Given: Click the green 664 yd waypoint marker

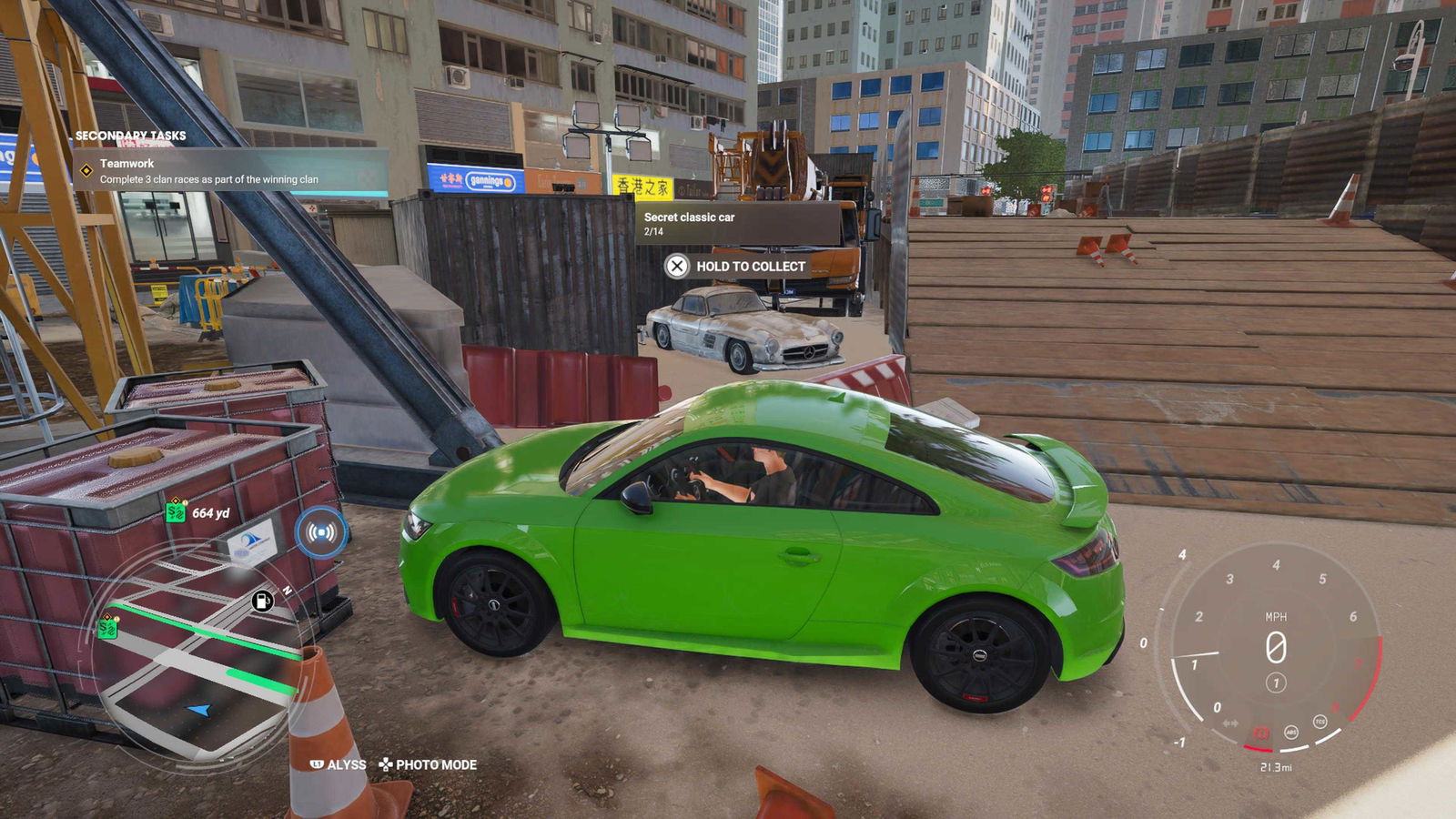Looking at the screenshot, I should pyautogui.click(x=176, y=512).
